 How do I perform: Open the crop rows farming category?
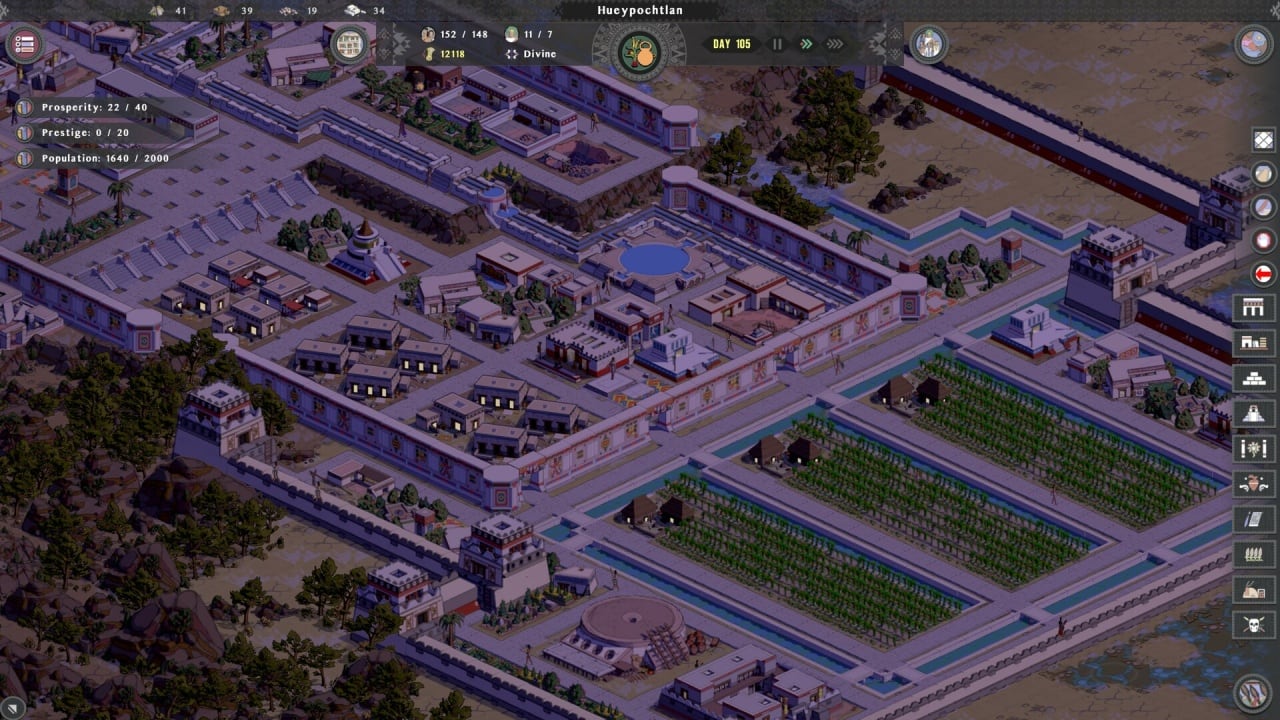click(1253, 554)
